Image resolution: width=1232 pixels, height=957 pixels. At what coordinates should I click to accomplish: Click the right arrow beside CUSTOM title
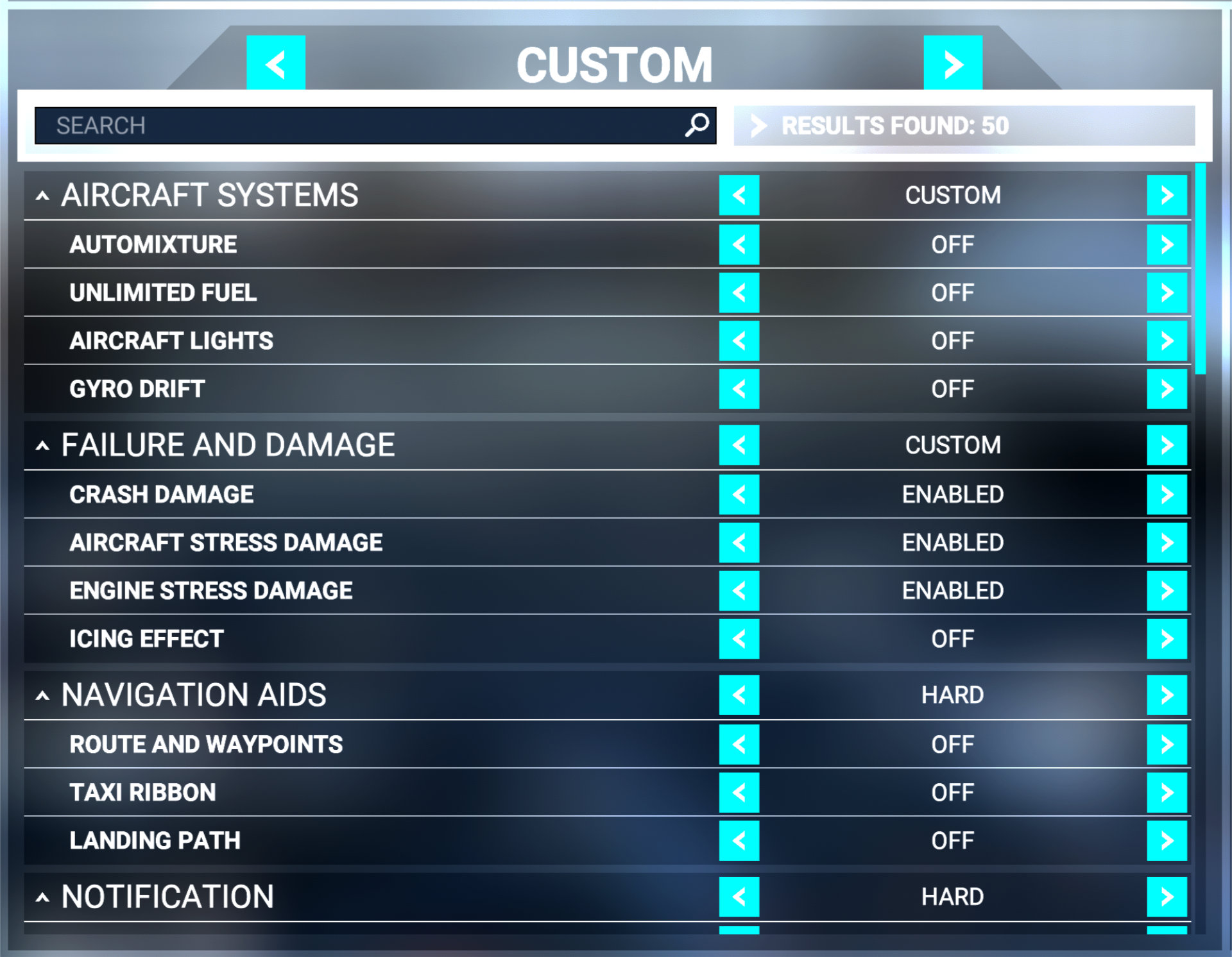pyautogui.click(x=952, y=64)
